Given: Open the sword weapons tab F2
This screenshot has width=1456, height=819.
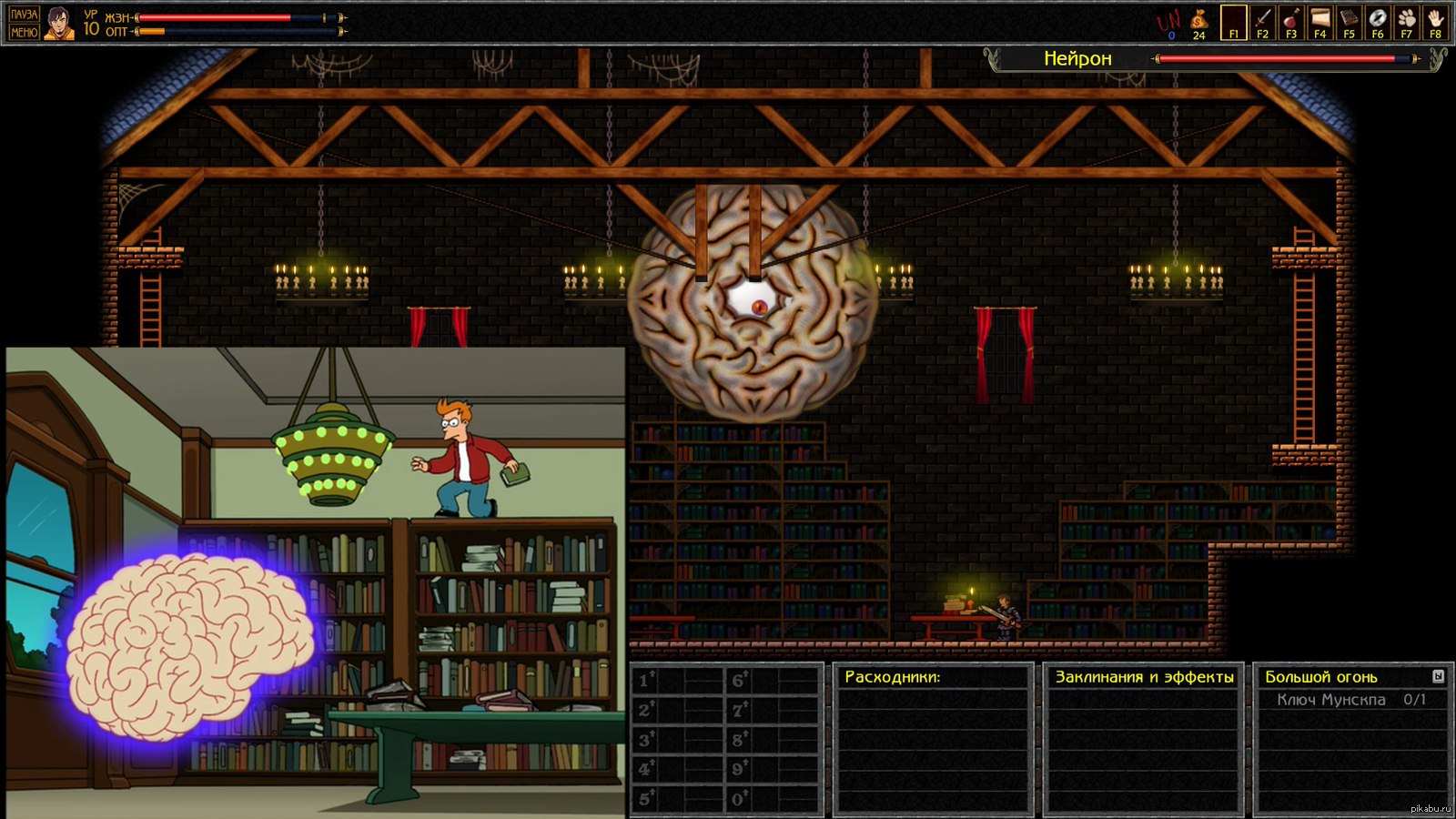Looking at the screenshot, I should coord(1262,22).
